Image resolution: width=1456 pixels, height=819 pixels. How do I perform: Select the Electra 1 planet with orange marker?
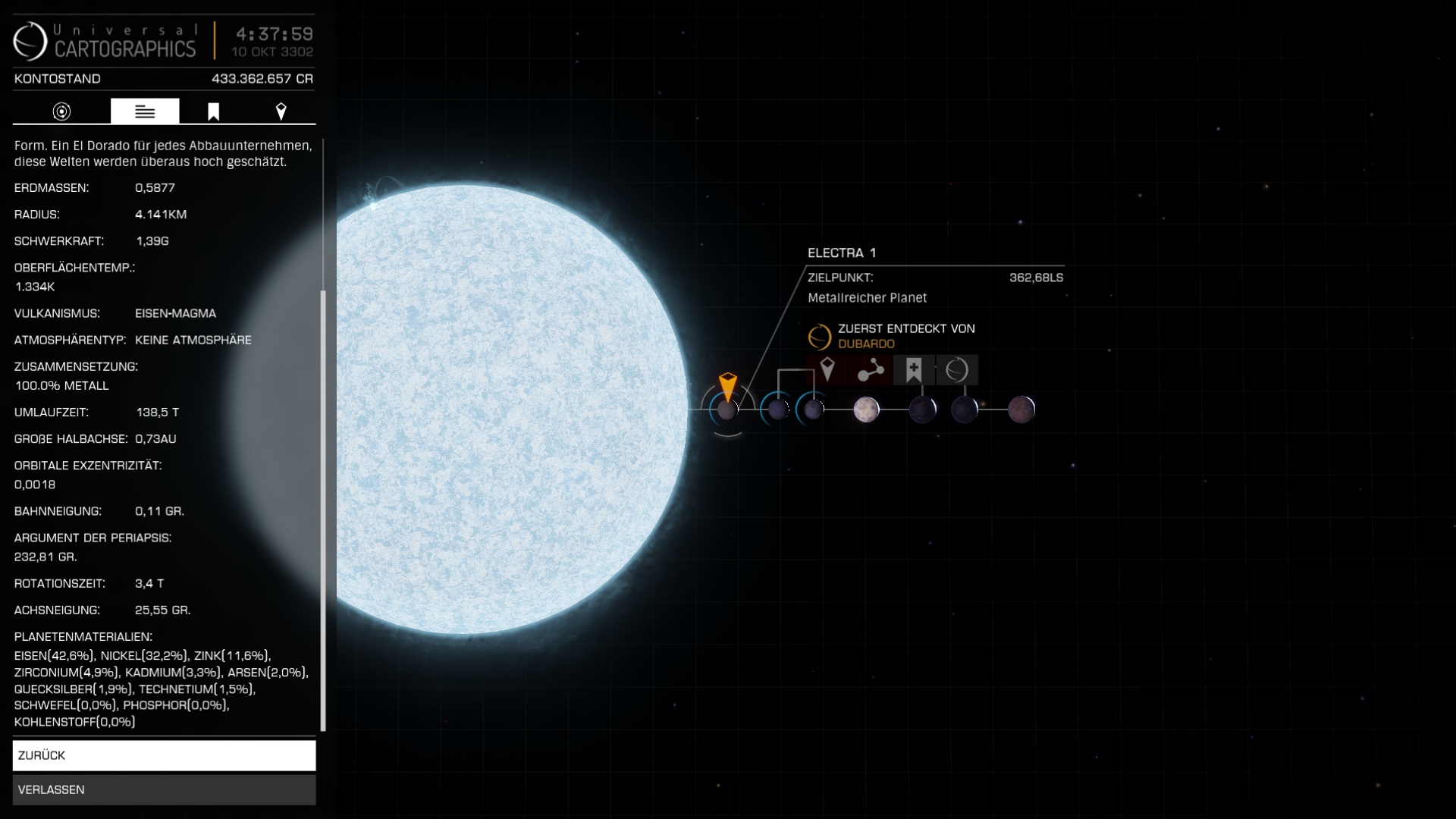(727, 410)
